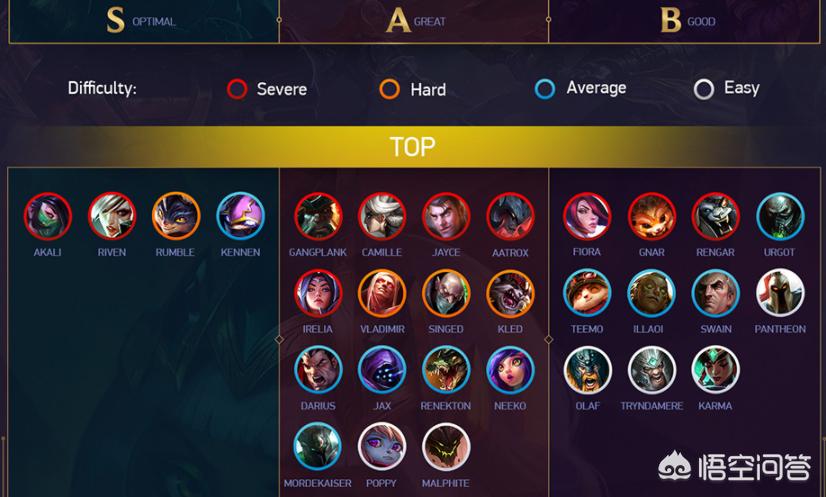The height and width of the screenshot is (497, 826).
Task: Pick Rumble from the S tier
Action: click(x=176, y=216)
